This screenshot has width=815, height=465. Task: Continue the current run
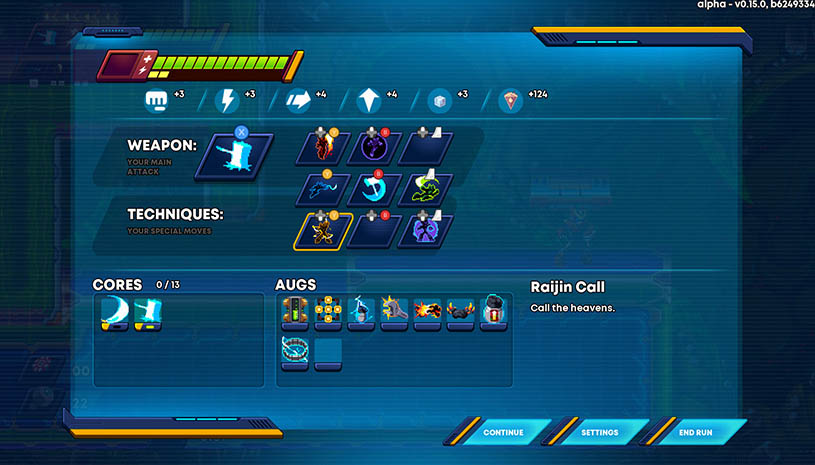coord(503,432)
